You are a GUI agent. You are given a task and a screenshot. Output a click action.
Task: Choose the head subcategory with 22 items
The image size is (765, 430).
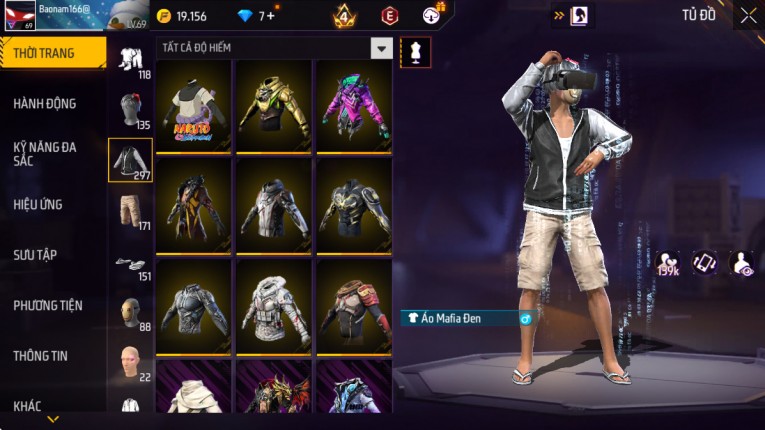tap(130, 362)
